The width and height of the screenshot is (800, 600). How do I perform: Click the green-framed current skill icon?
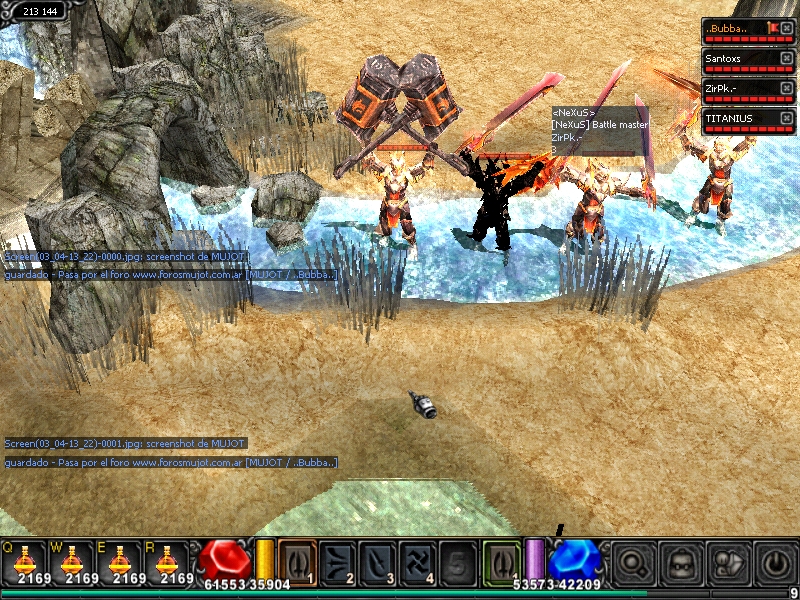(x=502, y=560)
